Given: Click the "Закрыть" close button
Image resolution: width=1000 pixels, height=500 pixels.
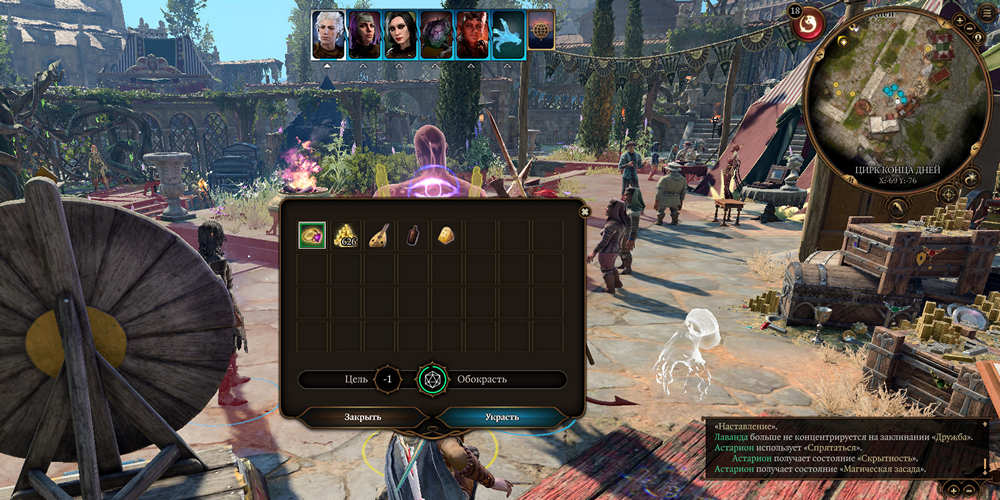Looking at the screenshot, I should [363, 417].
